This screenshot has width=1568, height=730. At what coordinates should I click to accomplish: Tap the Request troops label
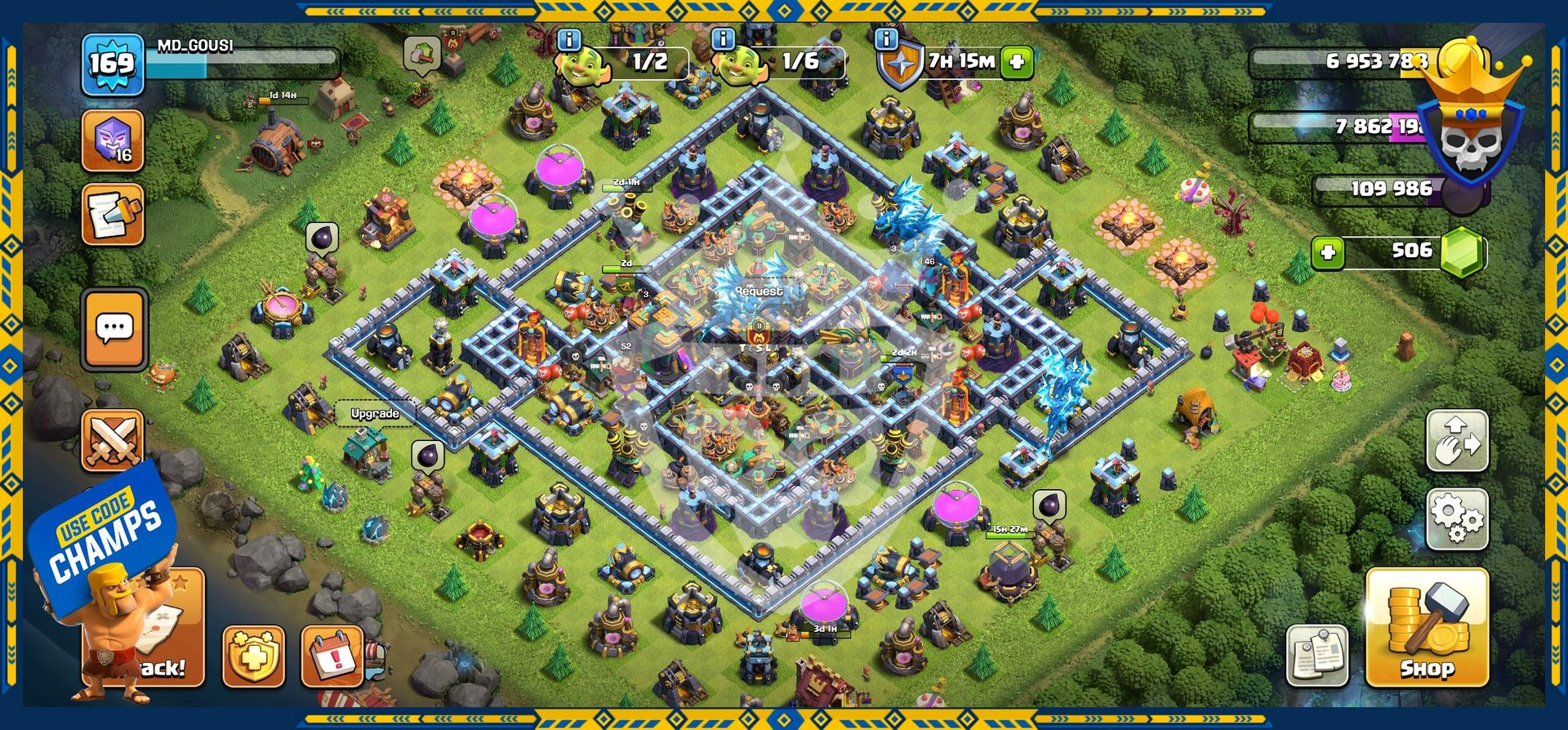(759, 292)
